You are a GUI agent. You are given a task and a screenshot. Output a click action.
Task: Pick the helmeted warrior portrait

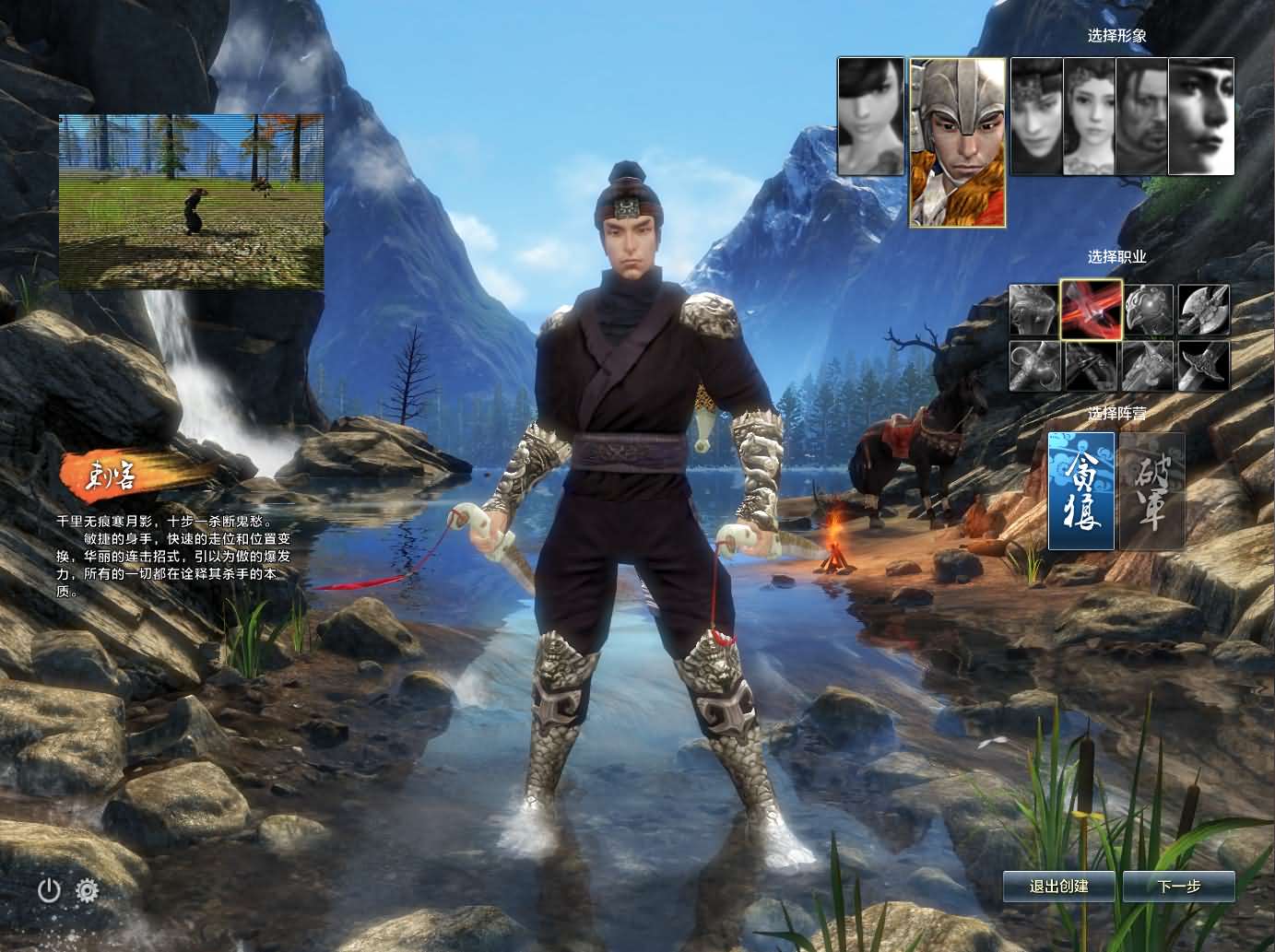click(957, 143)
